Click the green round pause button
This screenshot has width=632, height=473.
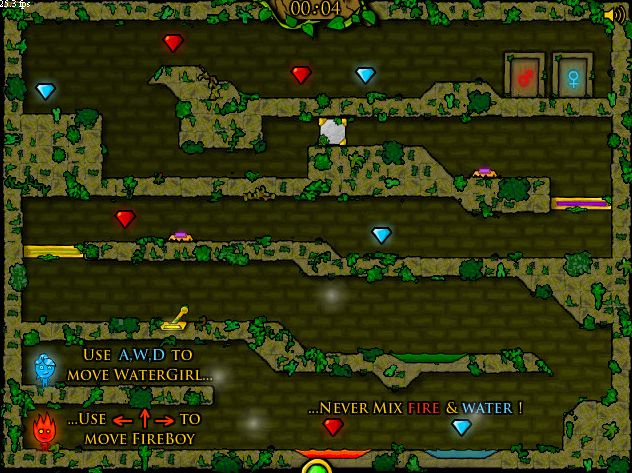pos(317,466)
